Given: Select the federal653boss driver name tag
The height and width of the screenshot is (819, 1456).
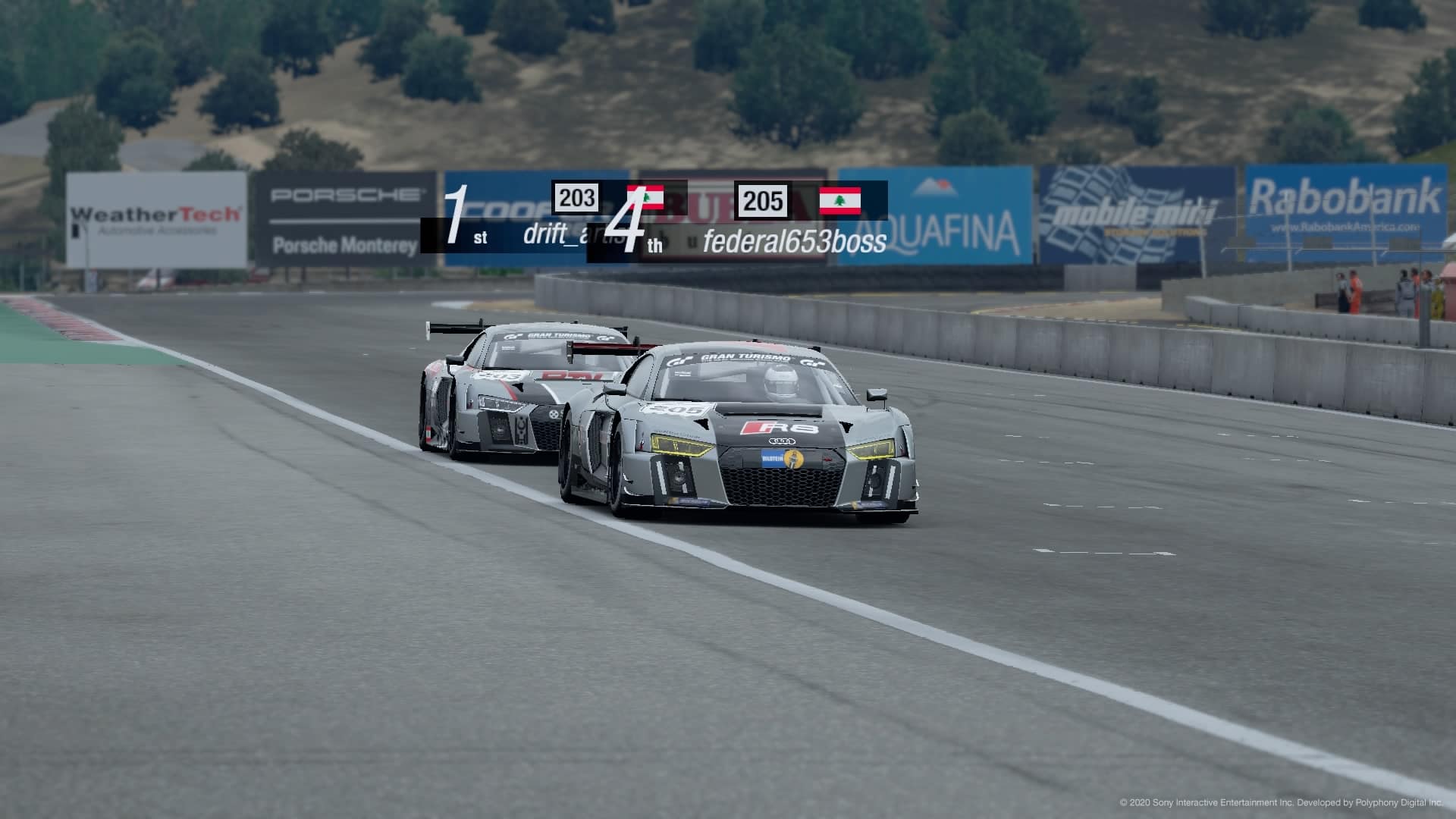Looking at the screenshot, I should 794,242.
